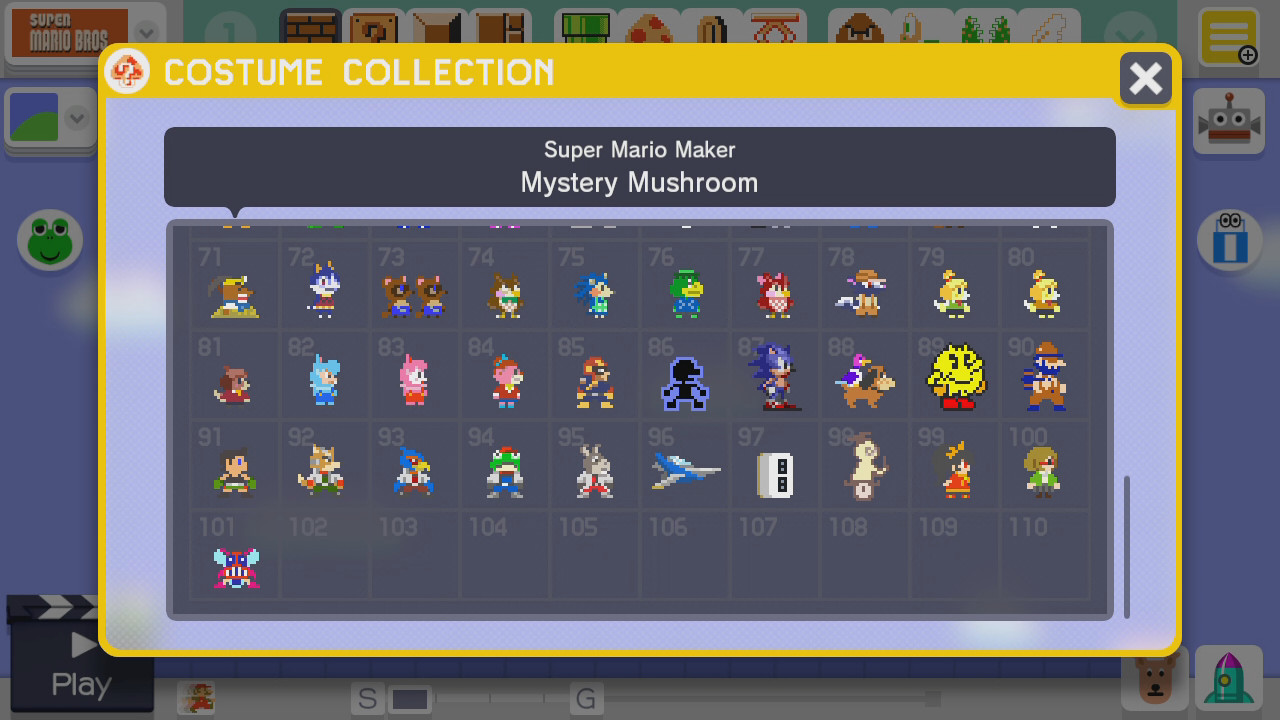This screenshot has height=720, width=1280.
Task: Open the course theme dropdown chevron
Action: (x=76, y=118)
